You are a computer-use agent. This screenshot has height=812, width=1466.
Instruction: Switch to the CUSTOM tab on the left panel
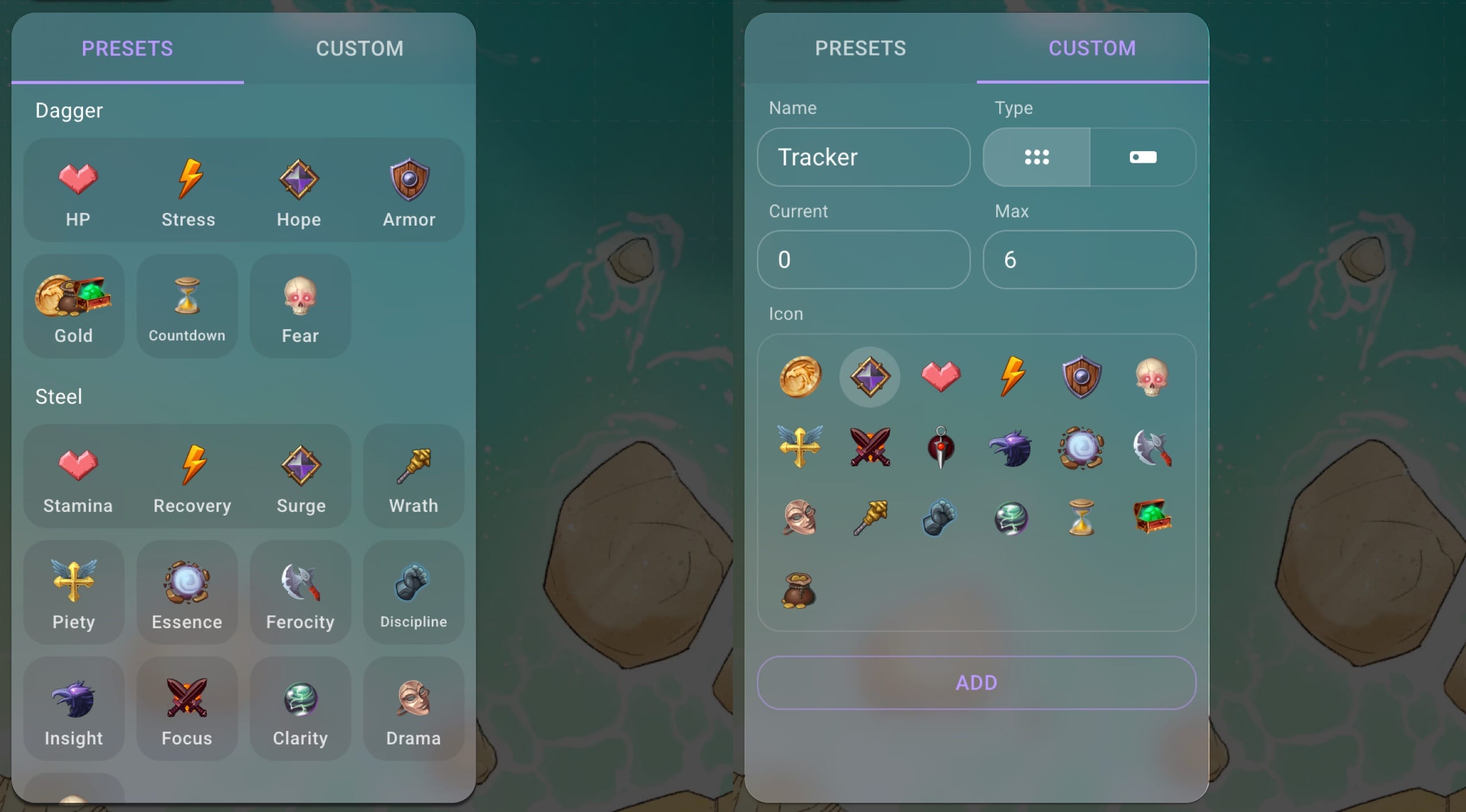(x=360, y=49)
